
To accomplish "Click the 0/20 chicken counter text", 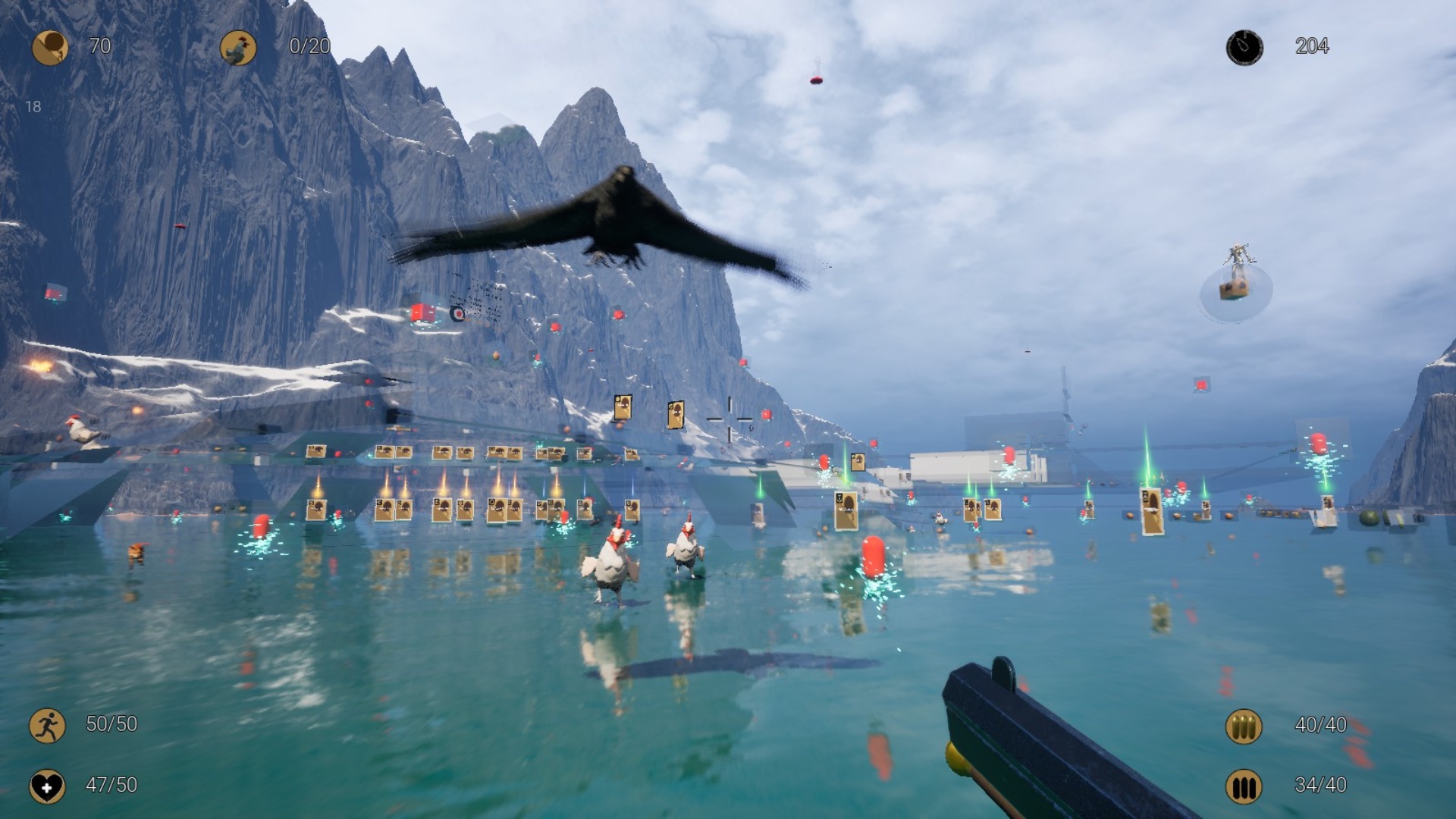I will pyautogui.click(x=309, y=47).
